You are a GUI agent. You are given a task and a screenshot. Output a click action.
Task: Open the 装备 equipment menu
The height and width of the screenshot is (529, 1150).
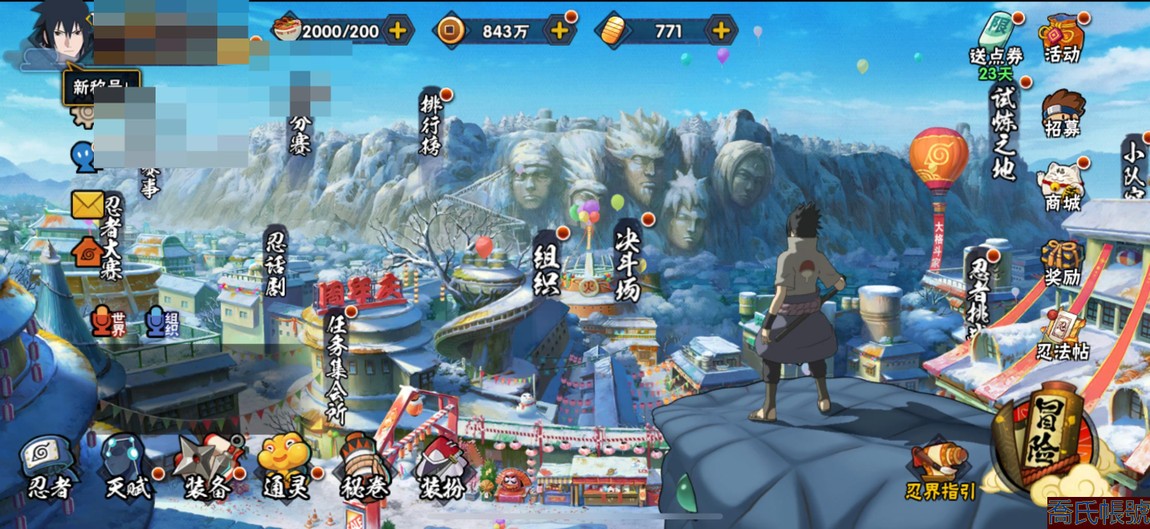pos(207,465)
